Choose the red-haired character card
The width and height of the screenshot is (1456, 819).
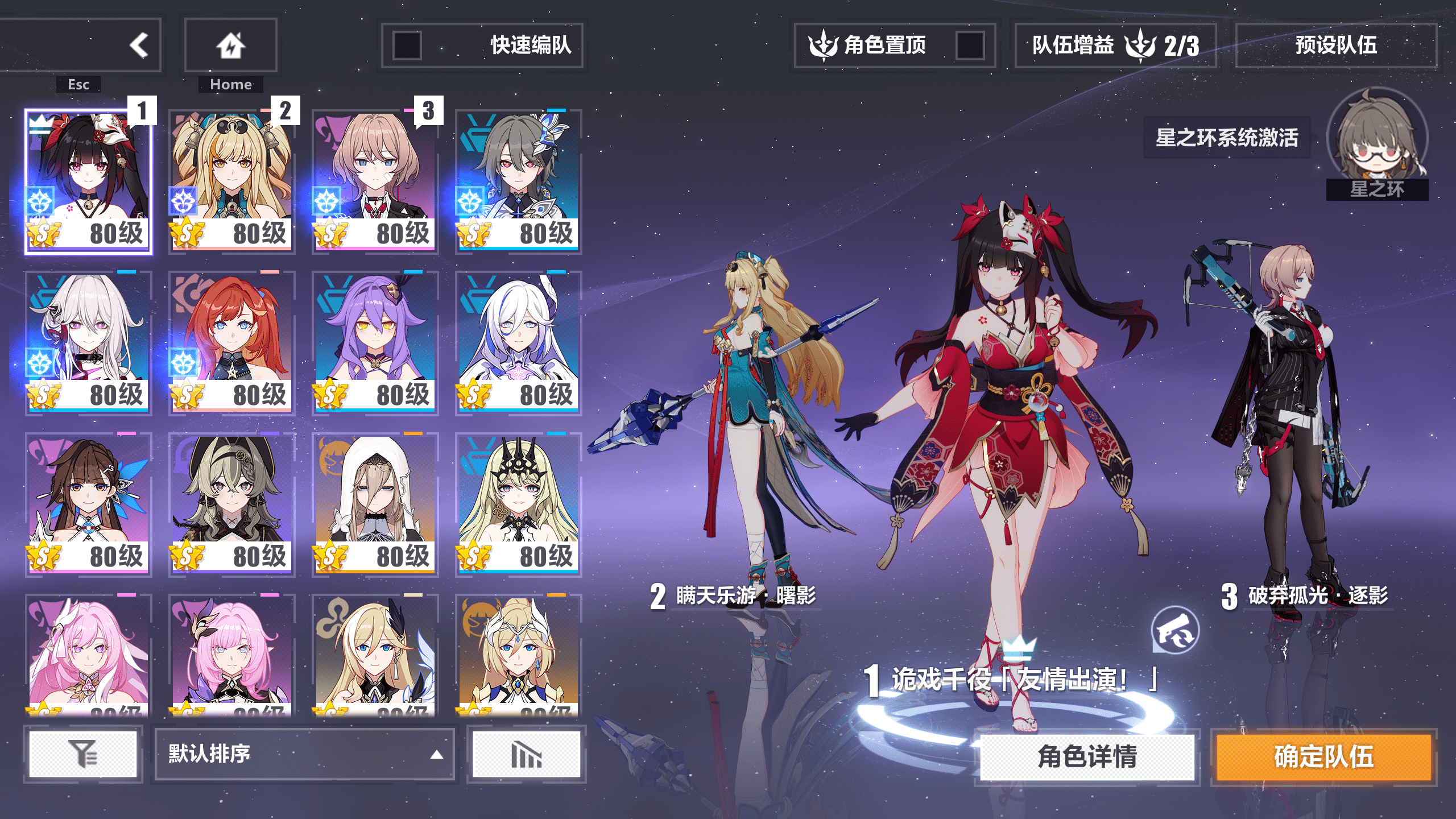pos(232,342)
